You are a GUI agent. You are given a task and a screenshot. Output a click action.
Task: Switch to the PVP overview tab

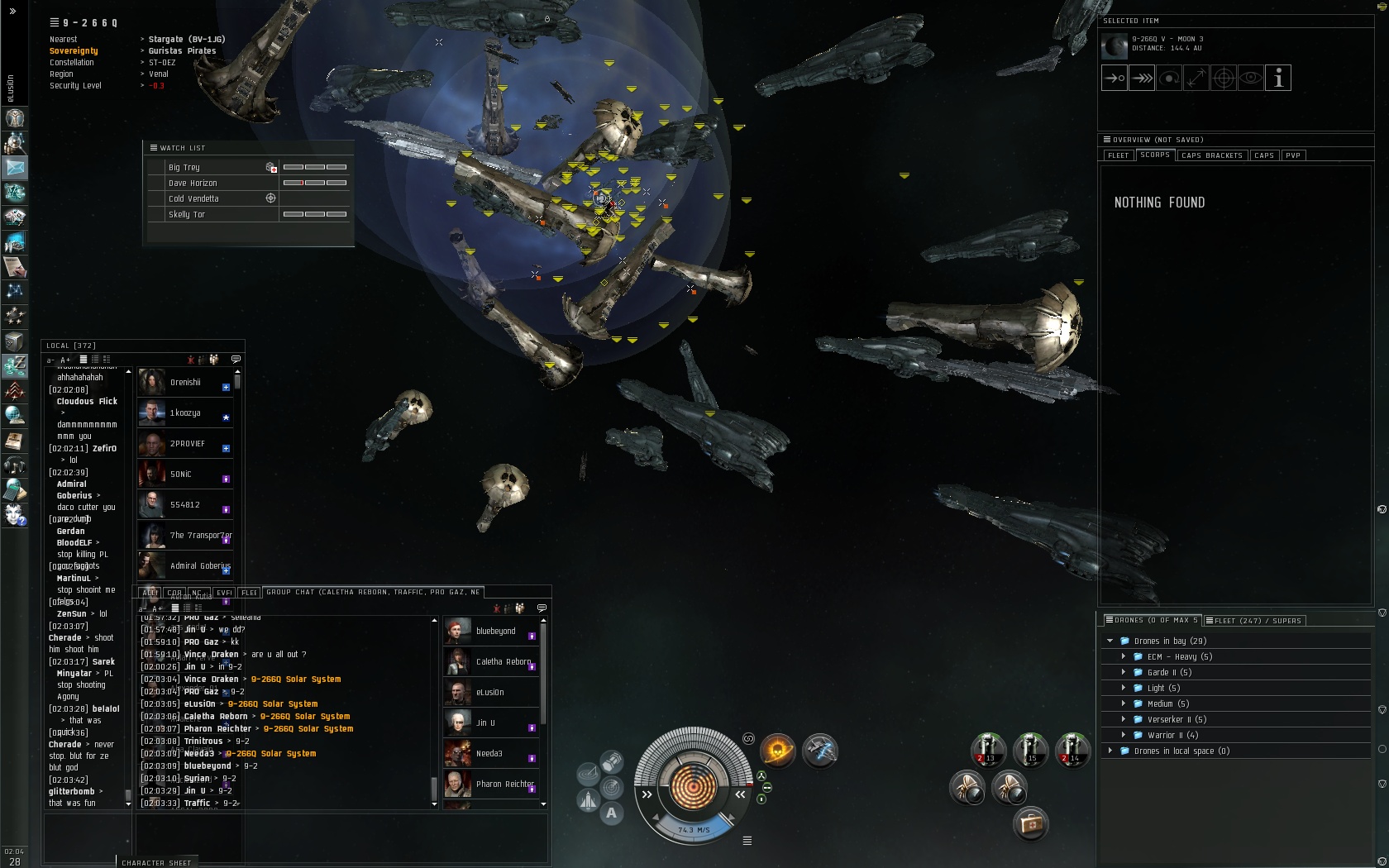coord(1293,155)
